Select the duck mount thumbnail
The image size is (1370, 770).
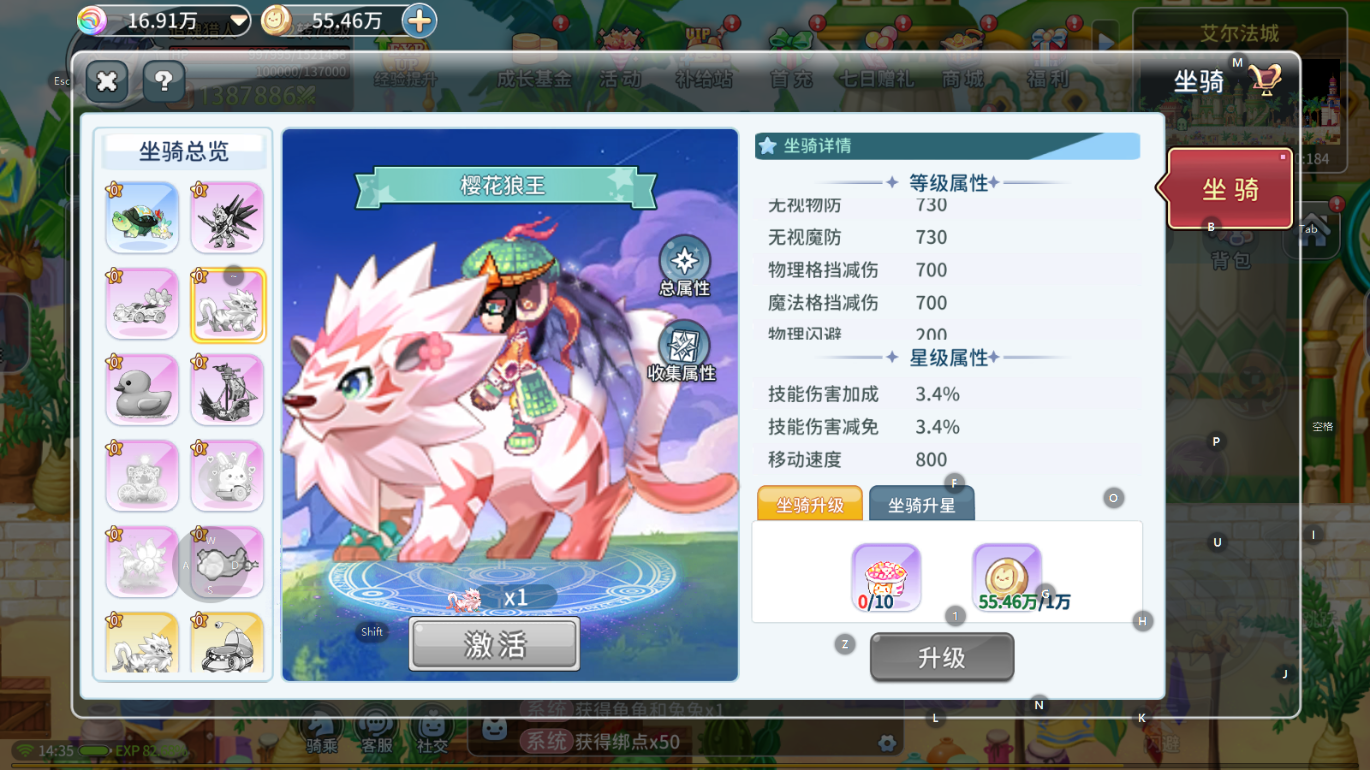coord(142,389)
